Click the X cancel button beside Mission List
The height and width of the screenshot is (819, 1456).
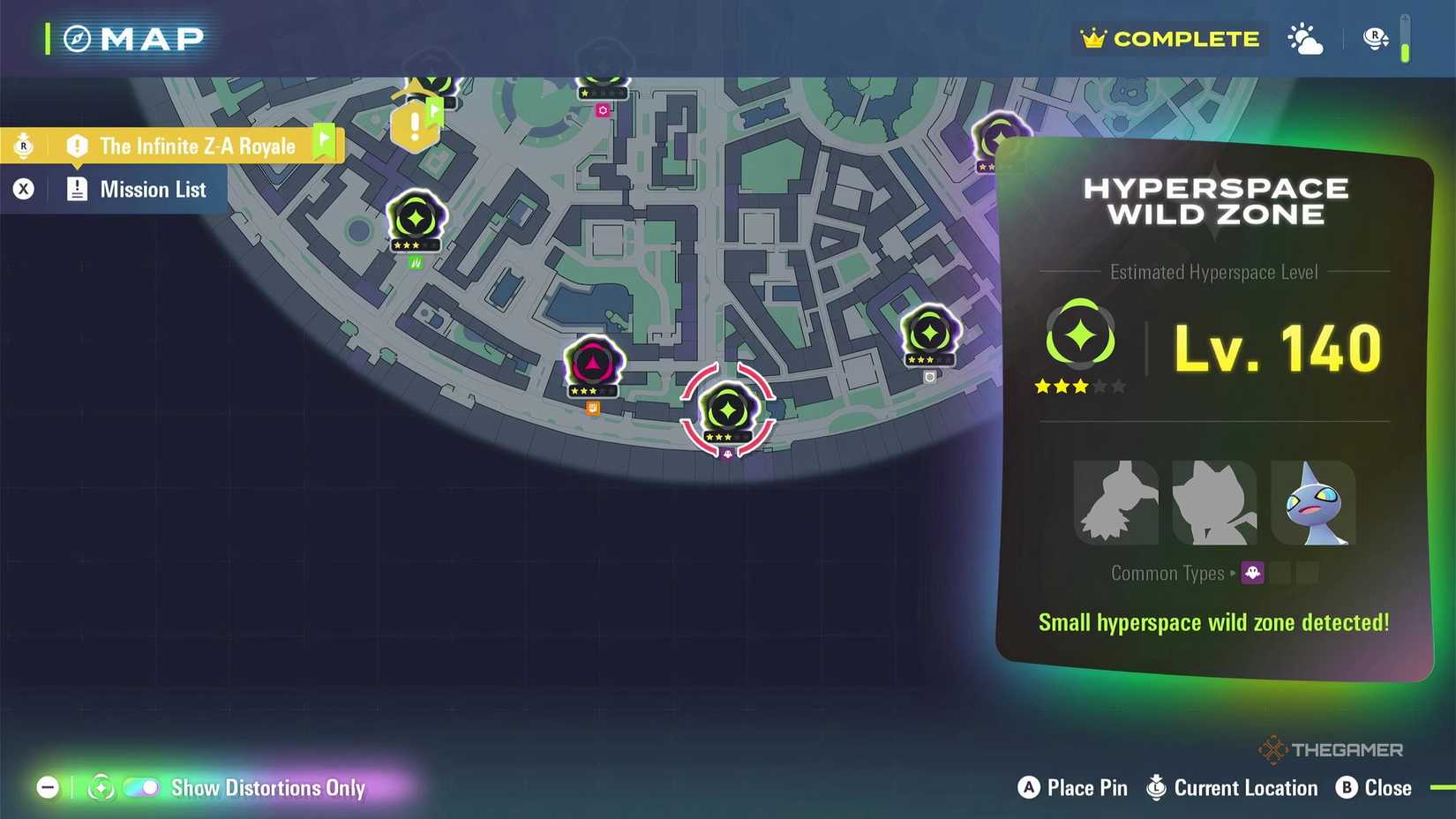click(x=23, y=189)
